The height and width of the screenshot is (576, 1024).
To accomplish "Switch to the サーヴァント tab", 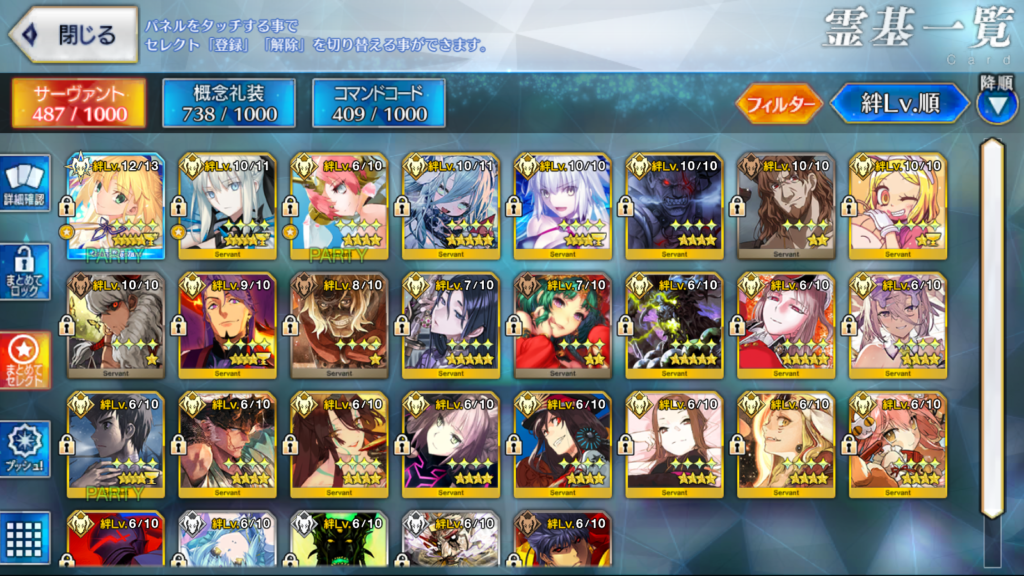I will pos(80,104).
